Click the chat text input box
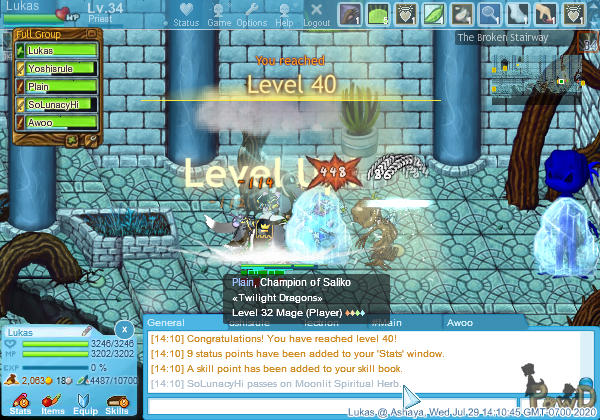Viewport: 600px width, 420px height. [270, 406]
